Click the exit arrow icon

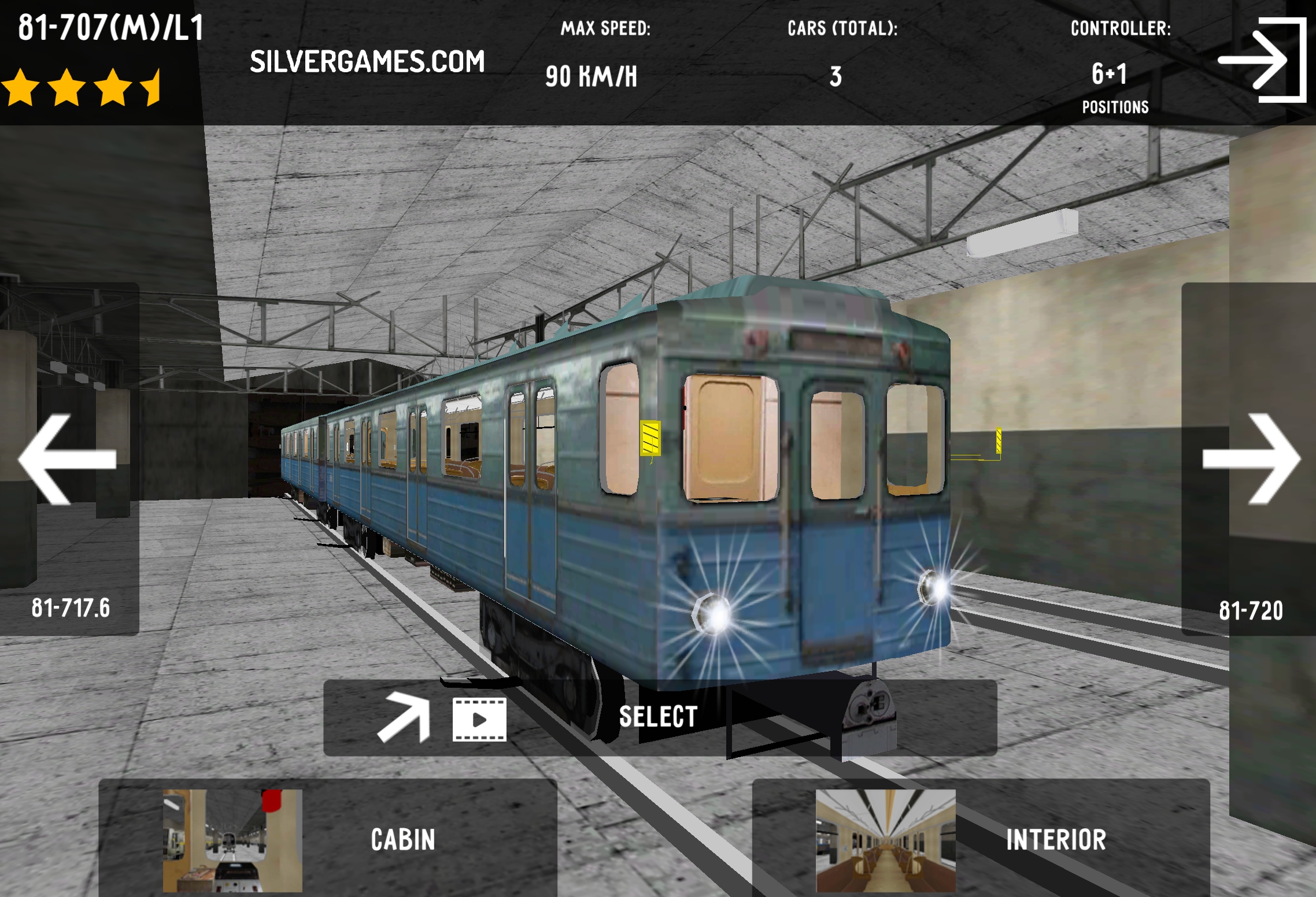click(x=1262, y=60)
